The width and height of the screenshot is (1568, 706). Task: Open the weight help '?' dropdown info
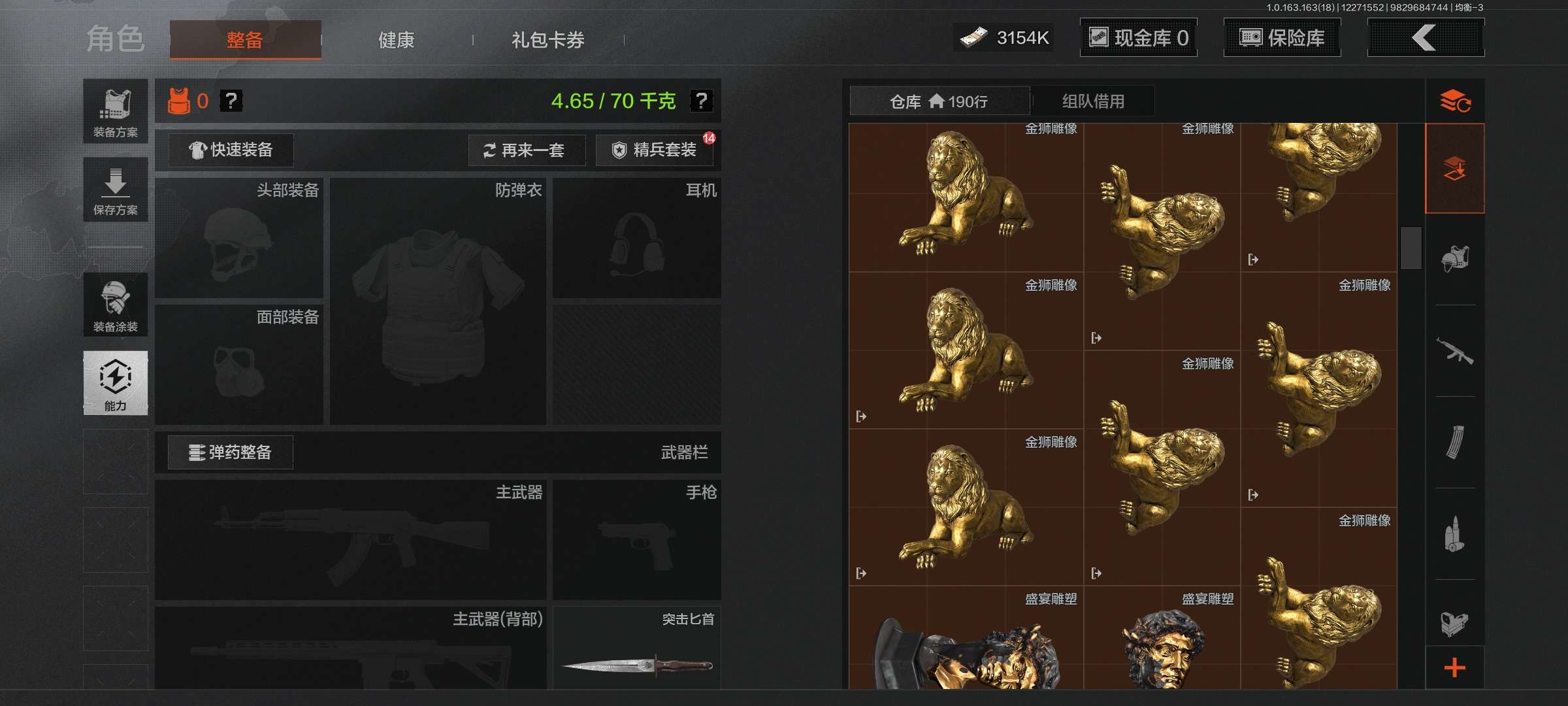pyautogui.click(x=702, y=102)
